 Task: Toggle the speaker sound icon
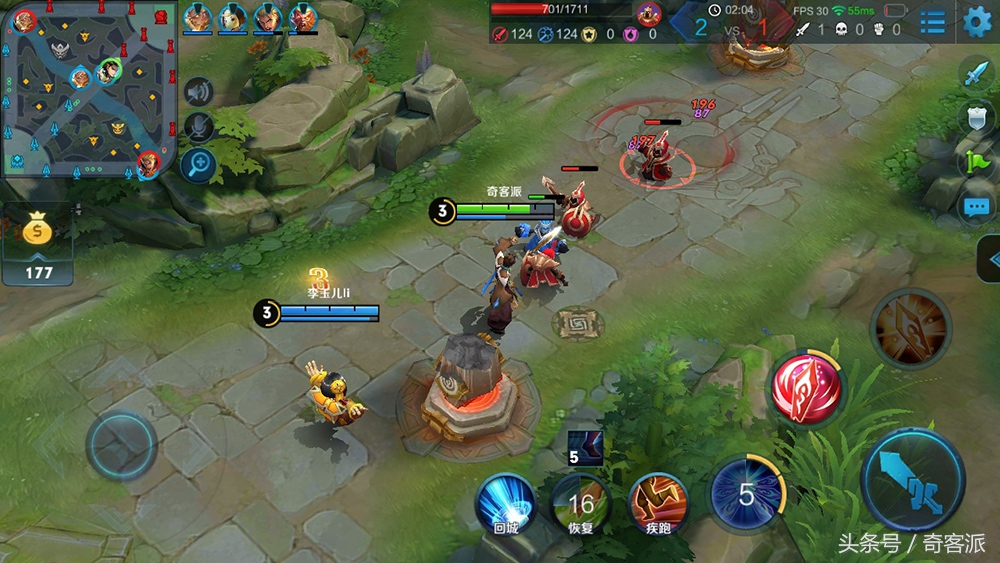pos(200,92)
